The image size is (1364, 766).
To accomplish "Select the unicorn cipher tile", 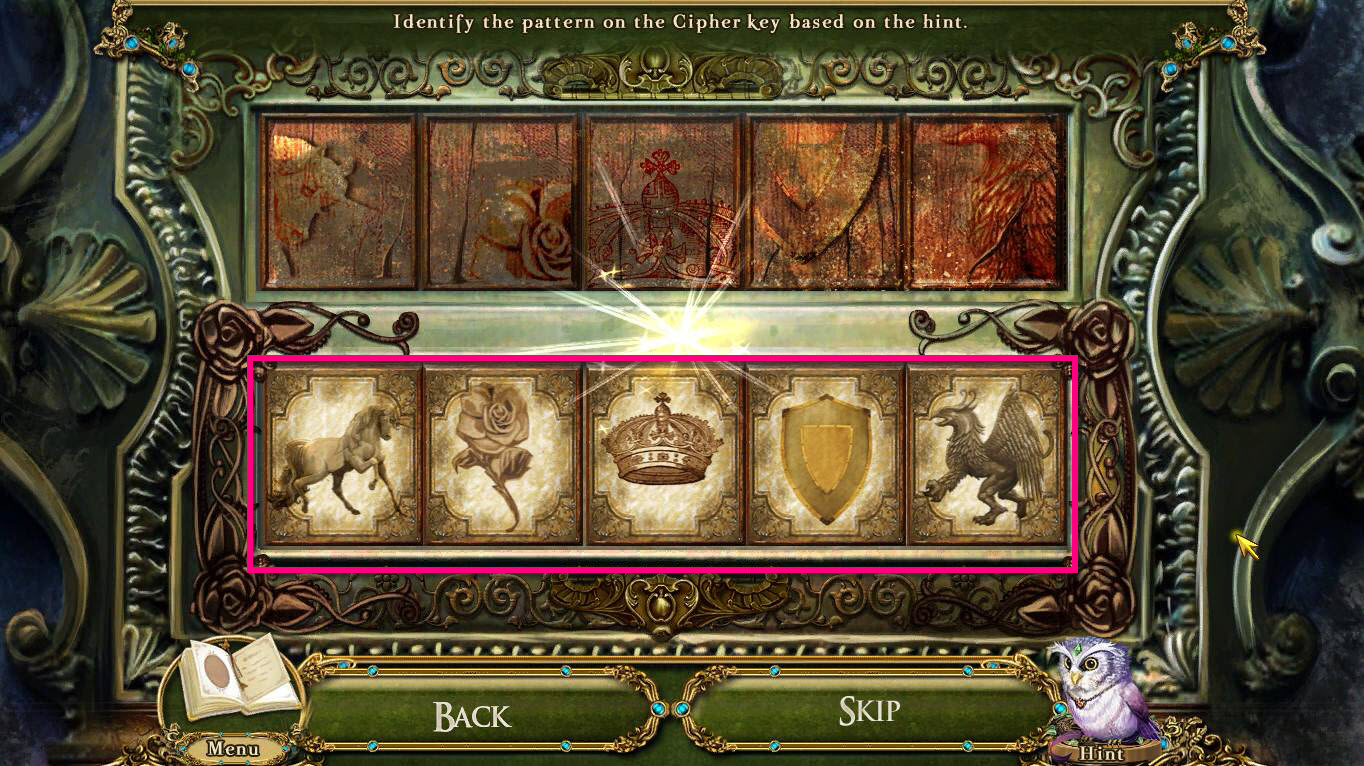I will 342,456.
